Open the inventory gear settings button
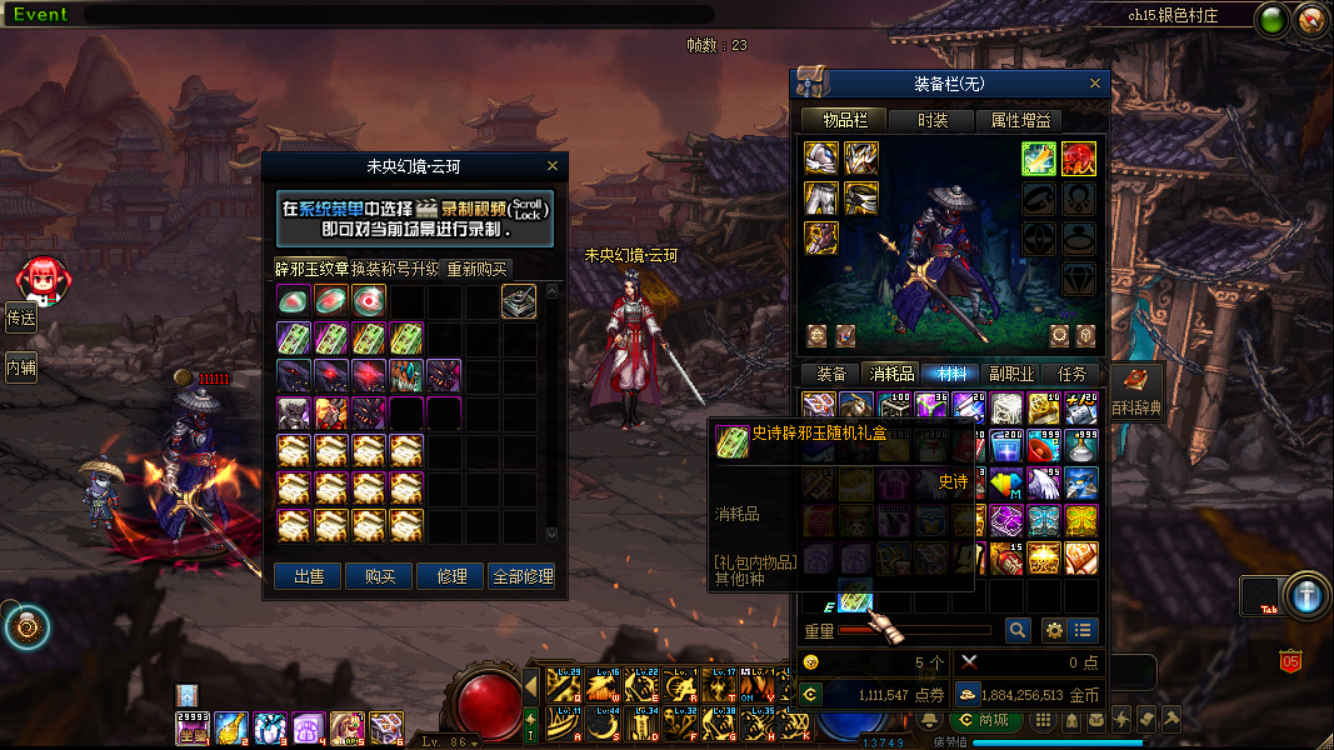This screenshot has width=1334, height=750. coord(1054,630)
